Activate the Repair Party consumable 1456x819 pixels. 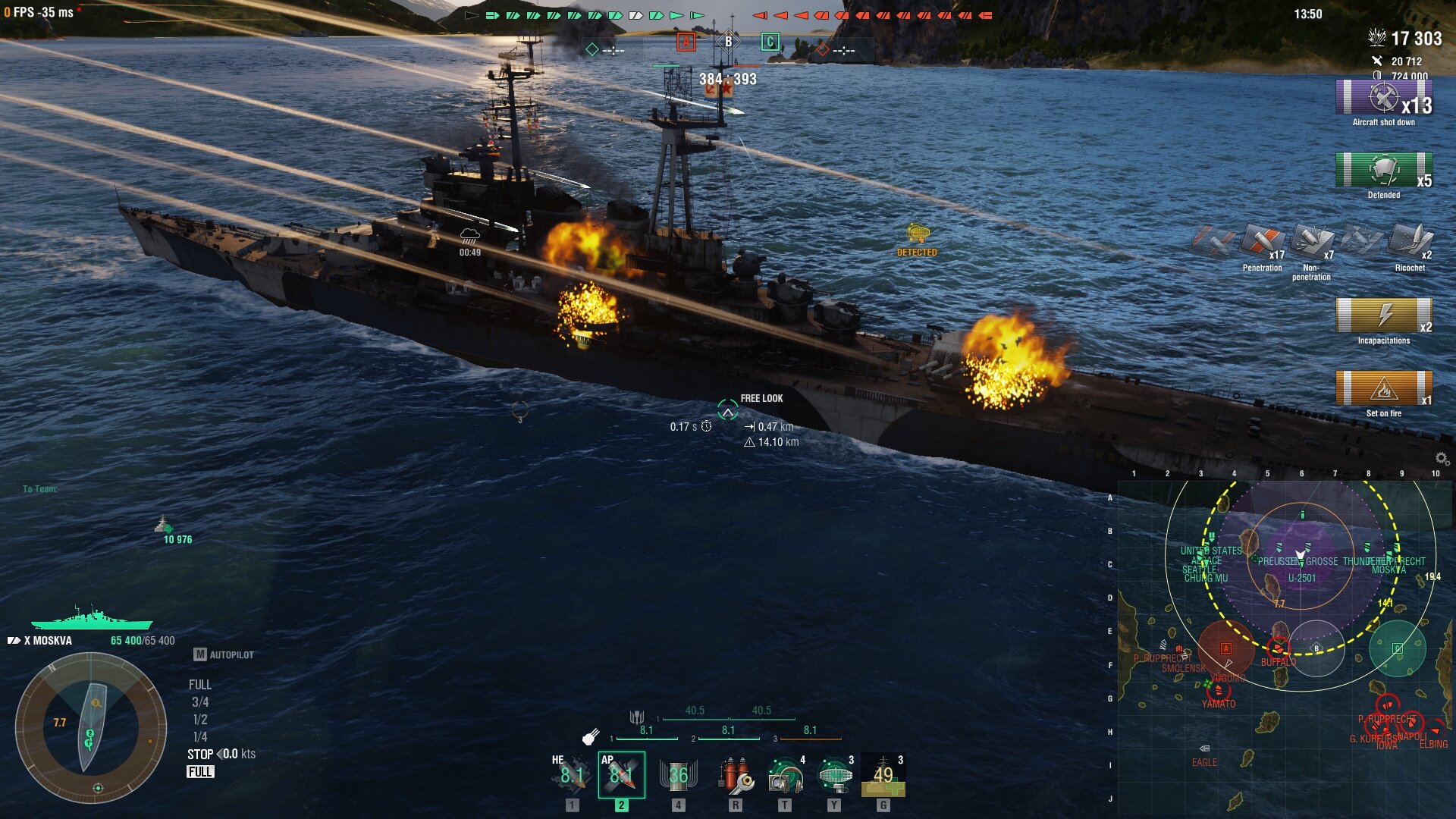click(x=883, y=775)
